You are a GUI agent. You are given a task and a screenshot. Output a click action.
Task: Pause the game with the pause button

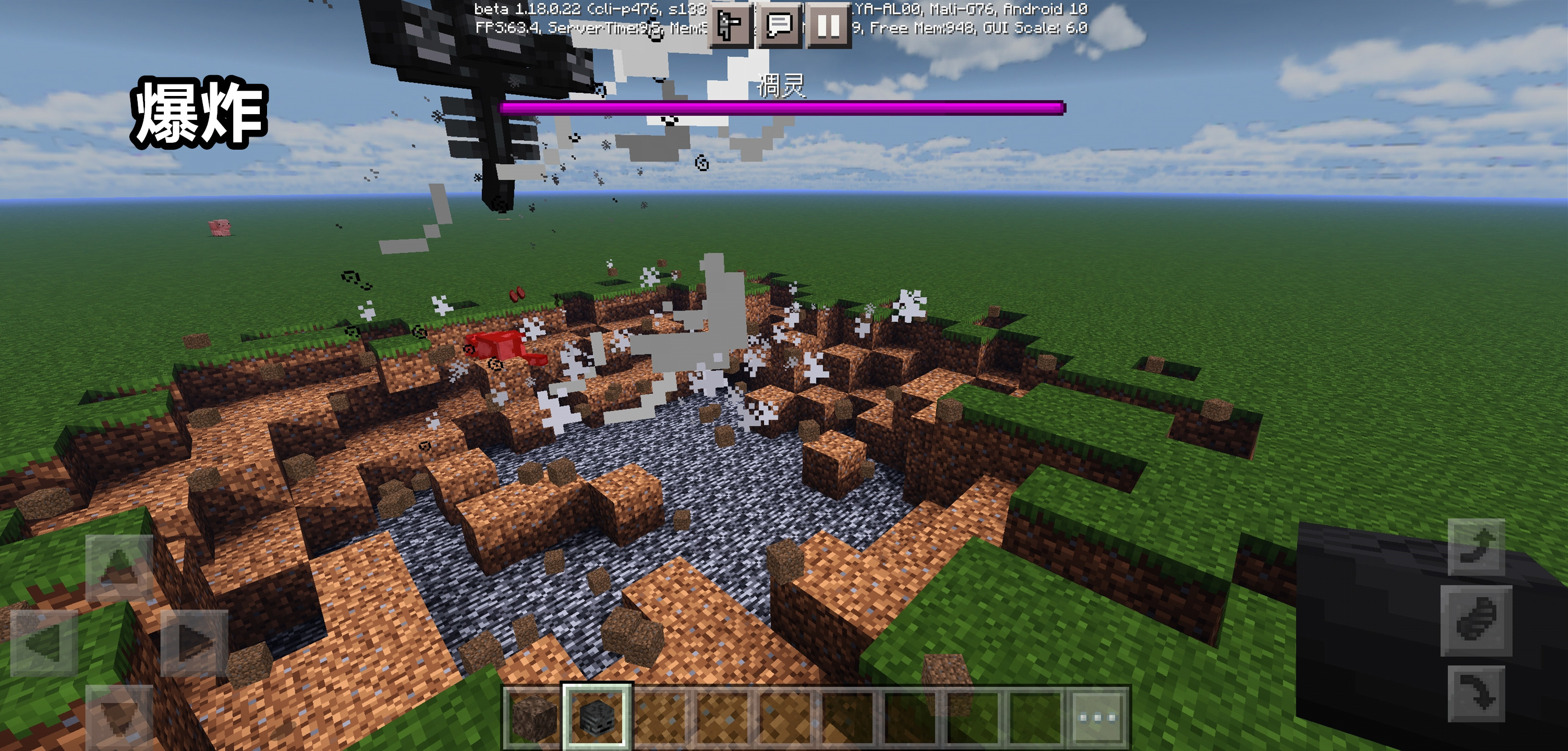pyautogui.click(x=828, y=26)
